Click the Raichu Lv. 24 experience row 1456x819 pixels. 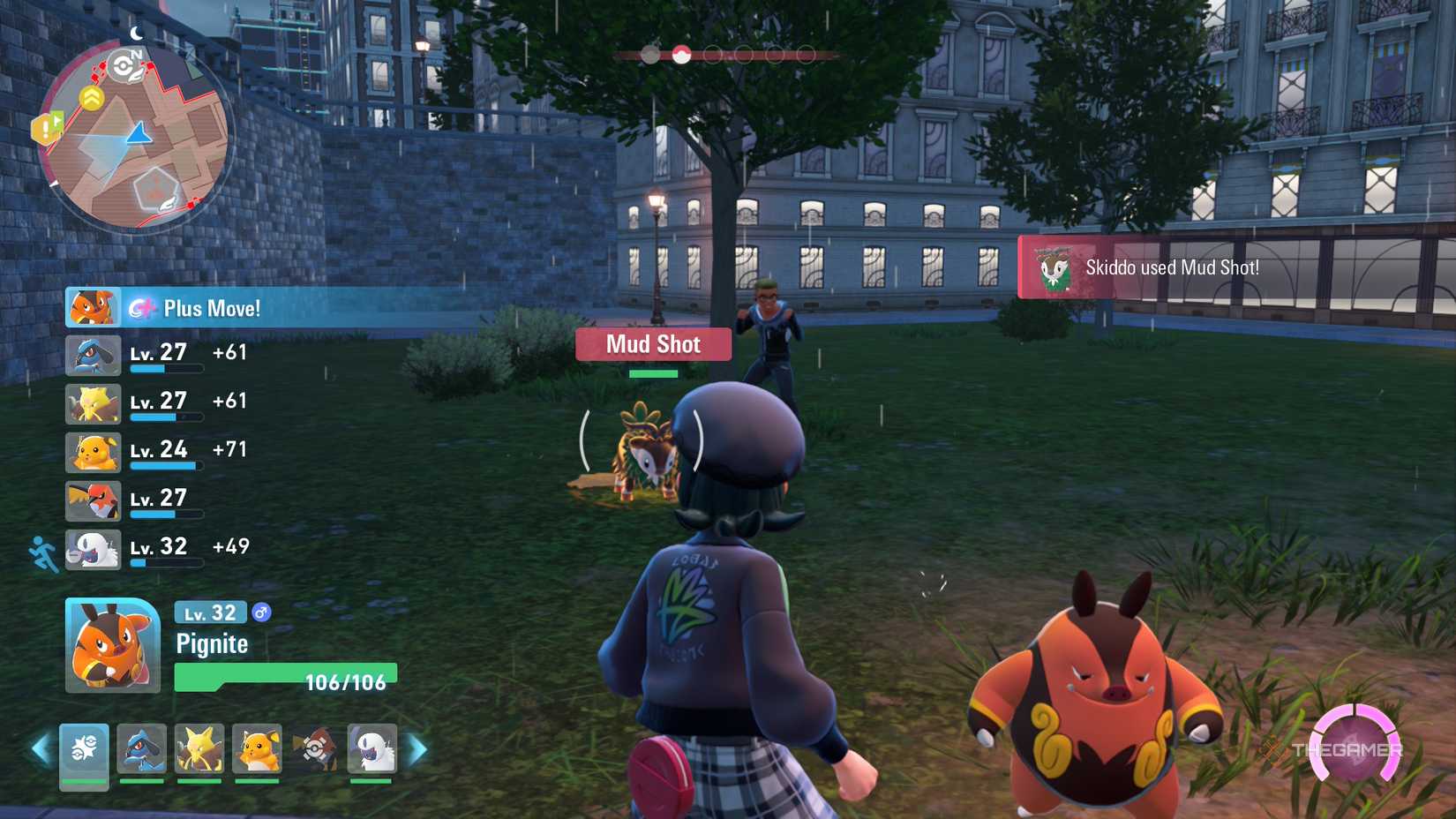159,452
